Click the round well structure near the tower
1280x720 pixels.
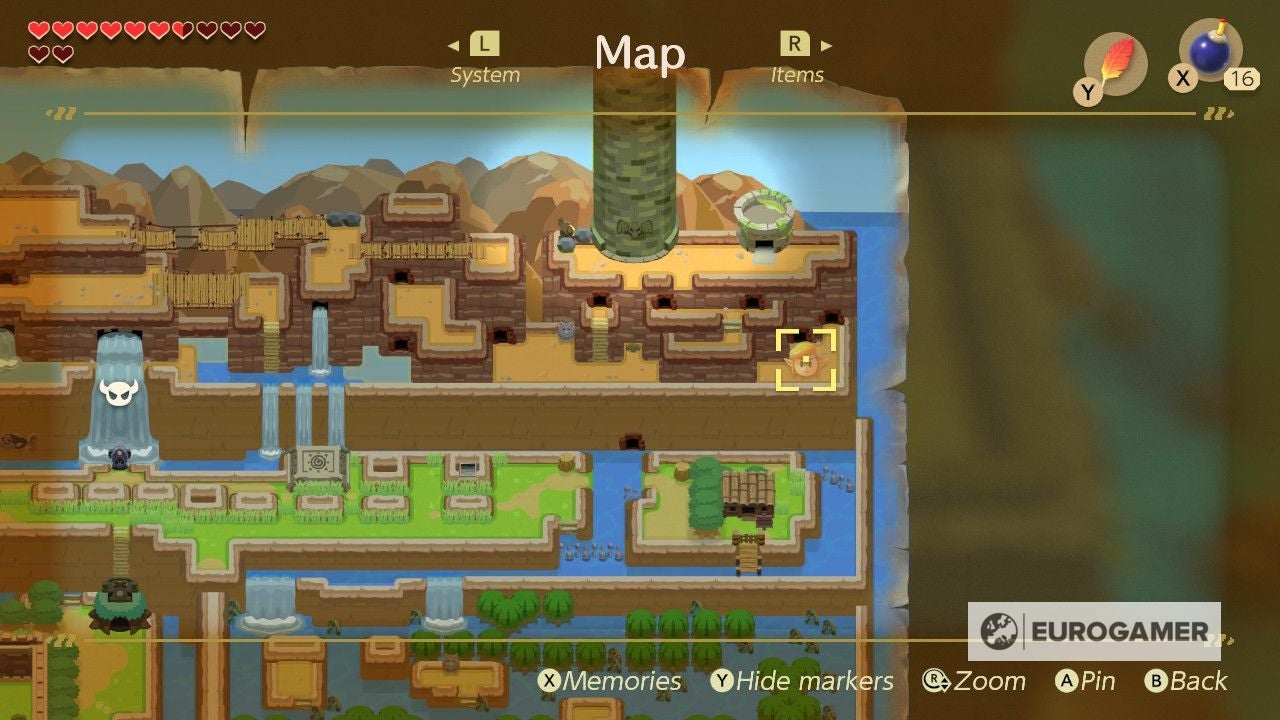765,215
